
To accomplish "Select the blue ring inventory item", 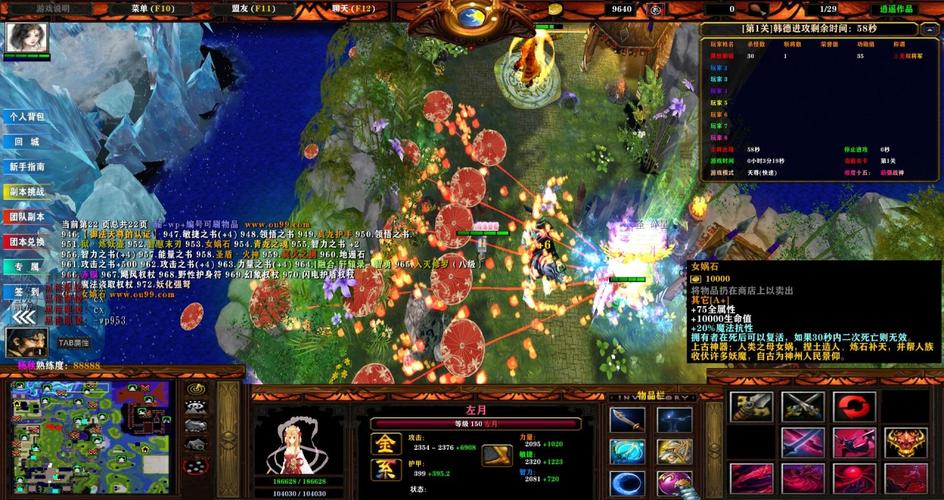I will click(627, 484).
